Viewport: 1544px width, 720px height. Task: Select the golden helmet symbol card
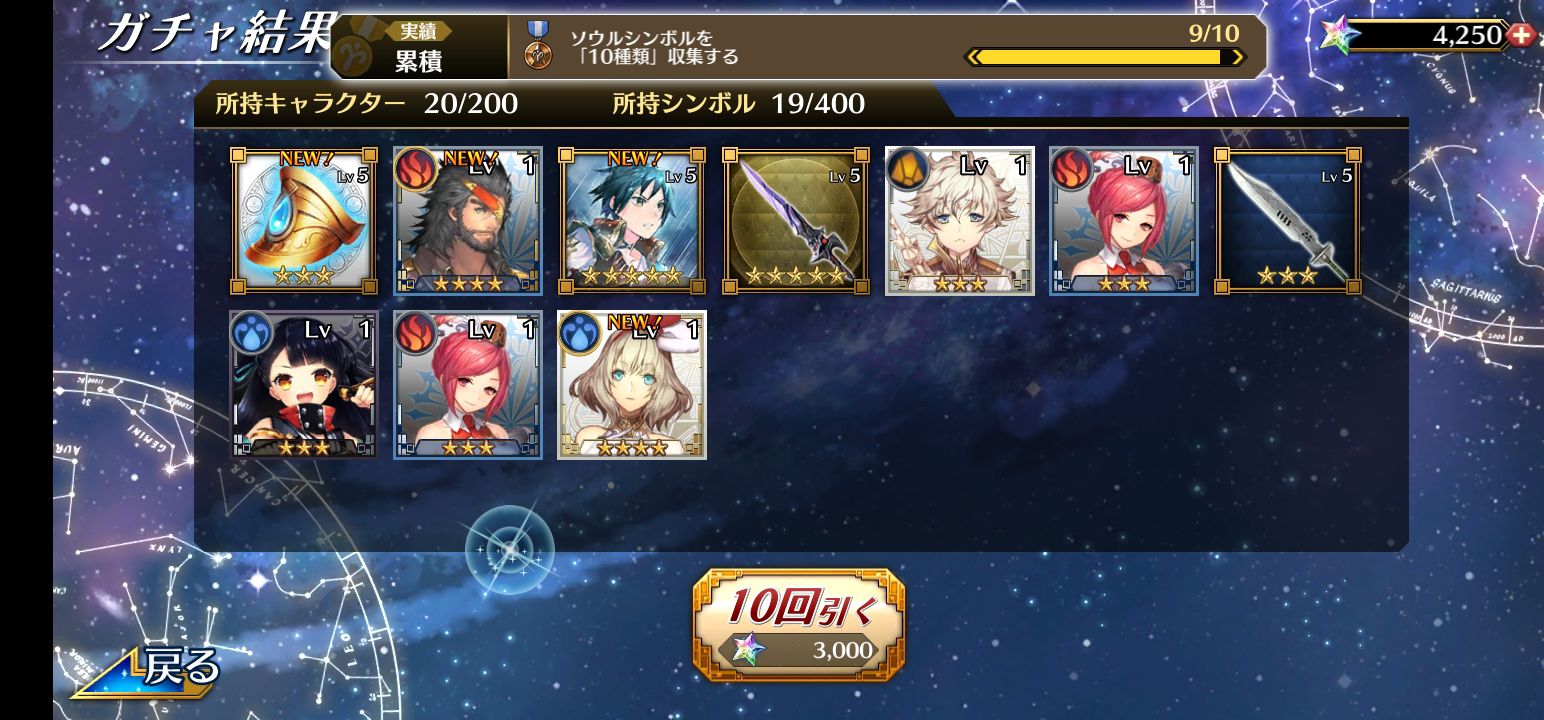coord(304,221)
